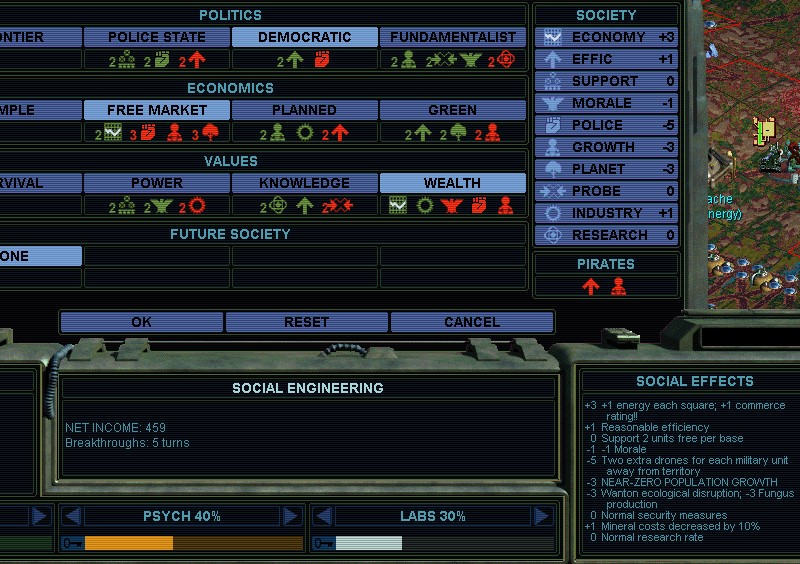Decrease Psych allocation with left arrow

tap(72, 516)
